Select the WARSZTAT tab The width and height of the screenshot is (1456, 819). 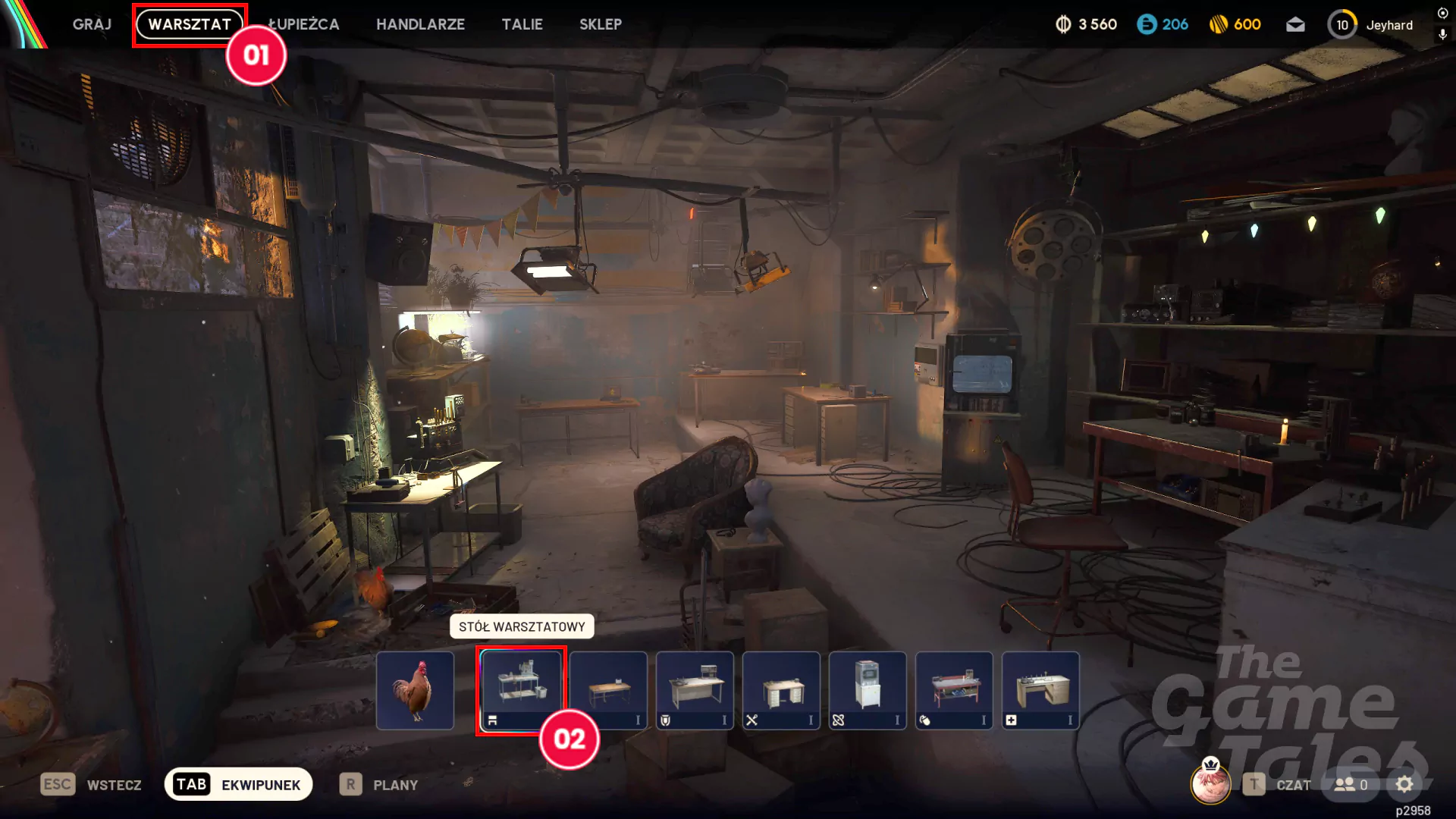(x=190, y=24)
